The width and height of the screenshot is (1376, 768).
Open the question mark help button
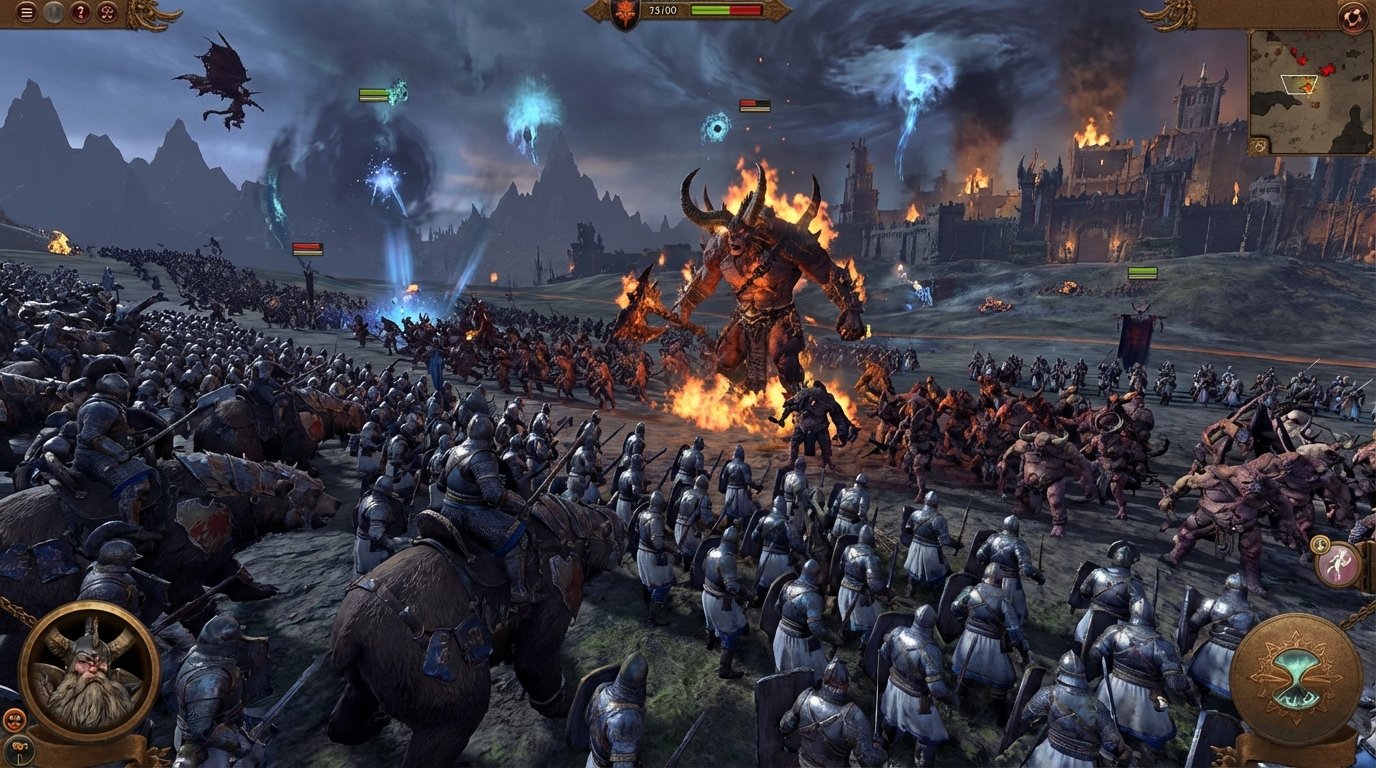81,12
